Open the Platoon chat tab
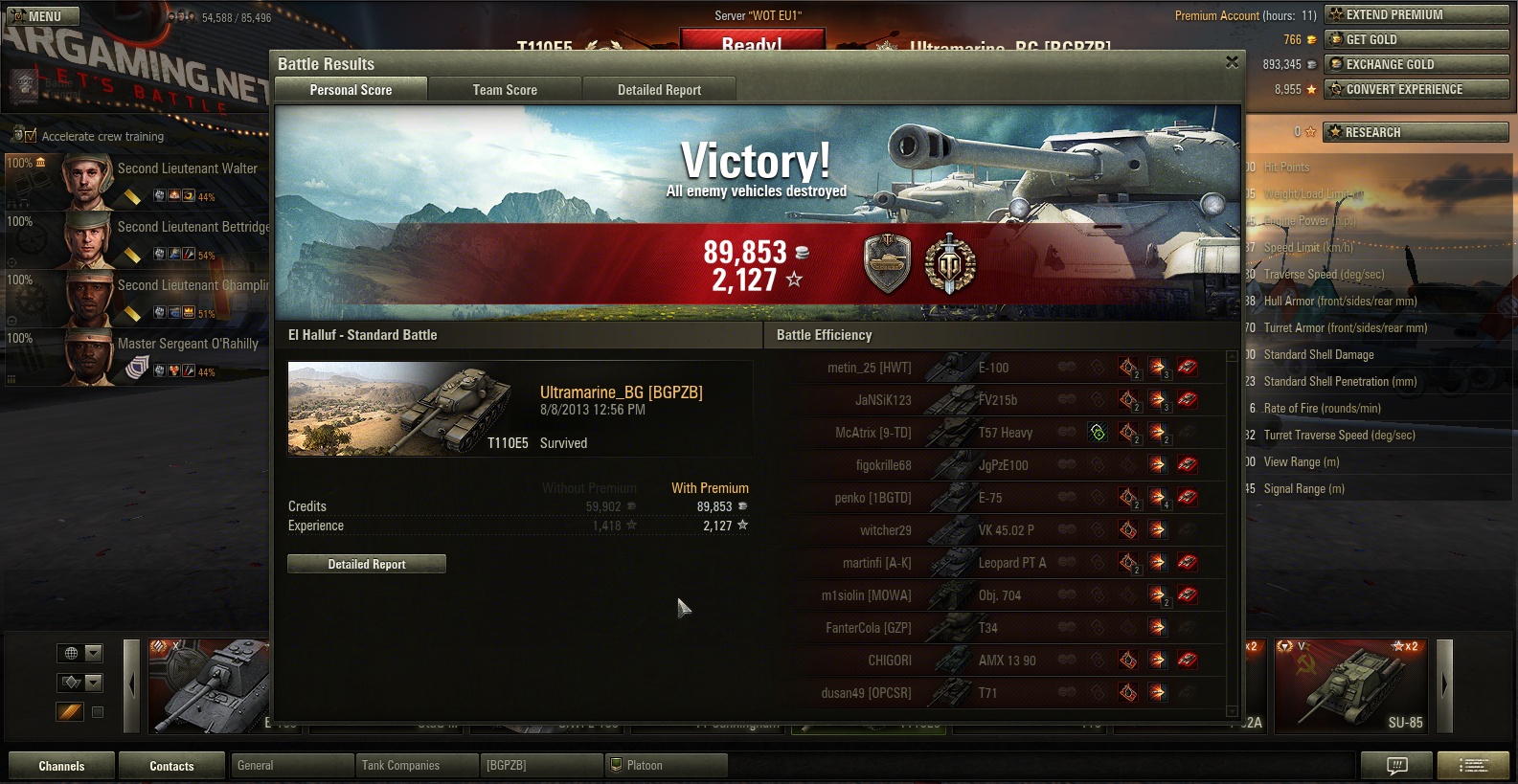The height and width of the screenshot is (784, 1518). pyautogui.click(x=666, y=766)
